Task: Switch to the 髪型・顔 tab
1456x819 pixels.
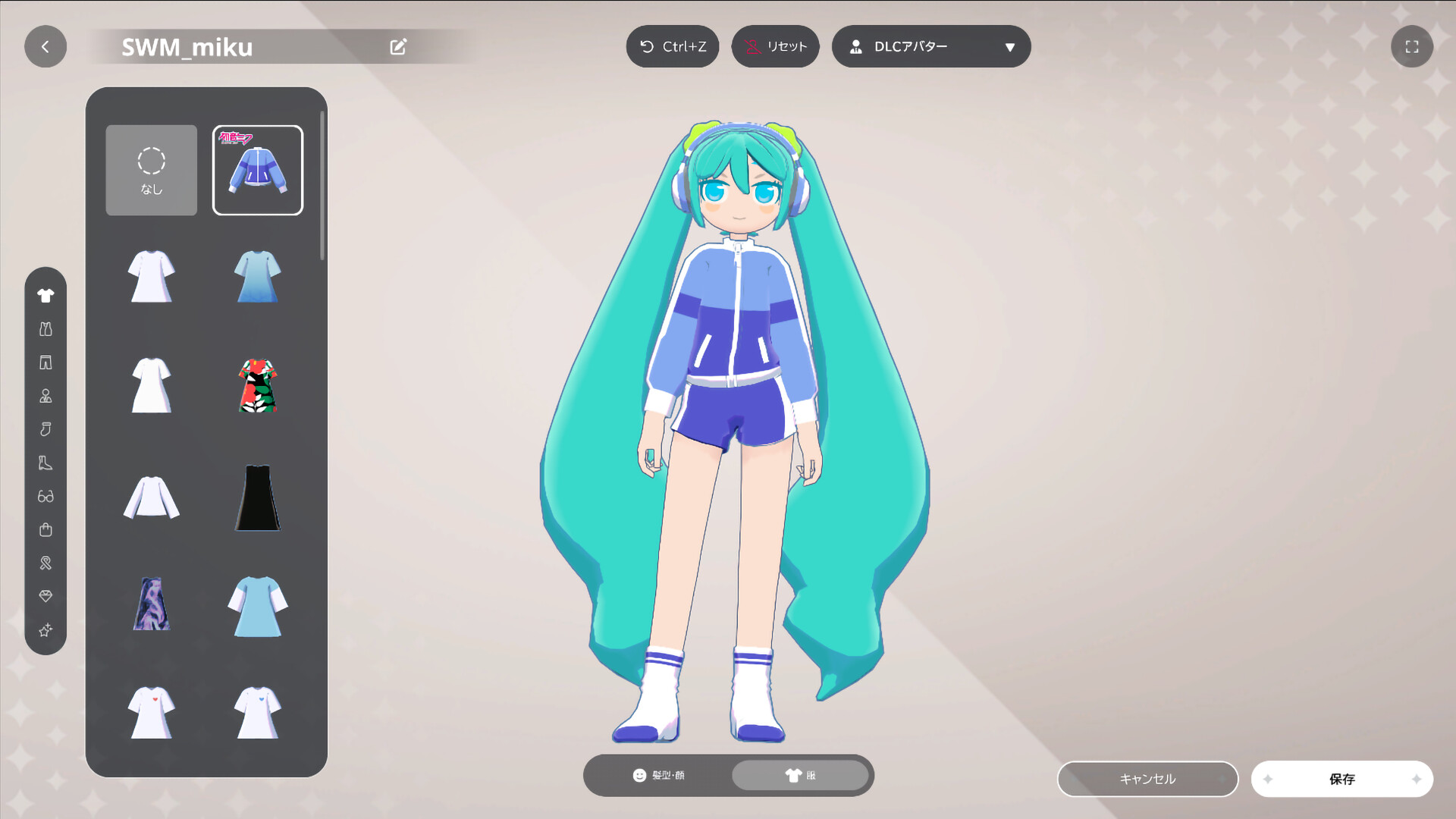Action: pyautogui.click(x=661, y=776)
